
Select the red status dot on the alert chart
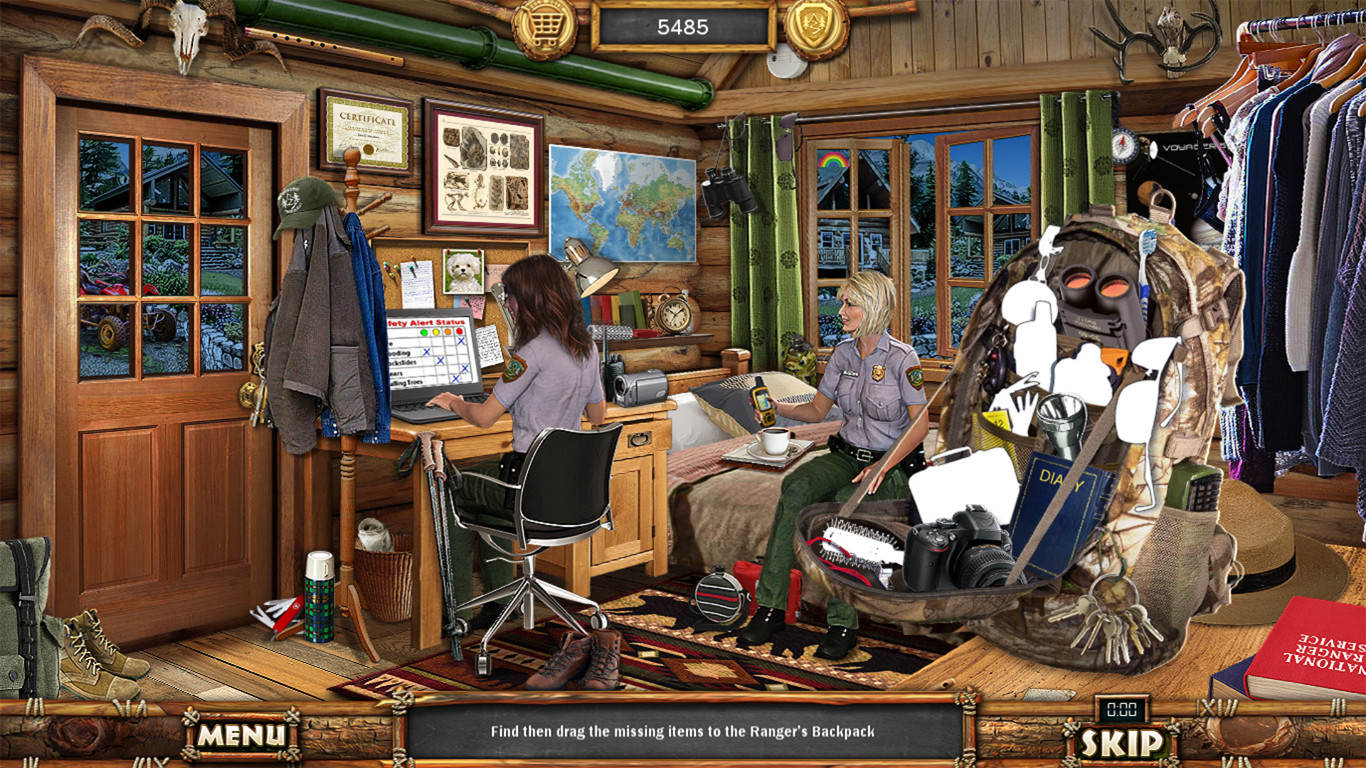point(459,331)
